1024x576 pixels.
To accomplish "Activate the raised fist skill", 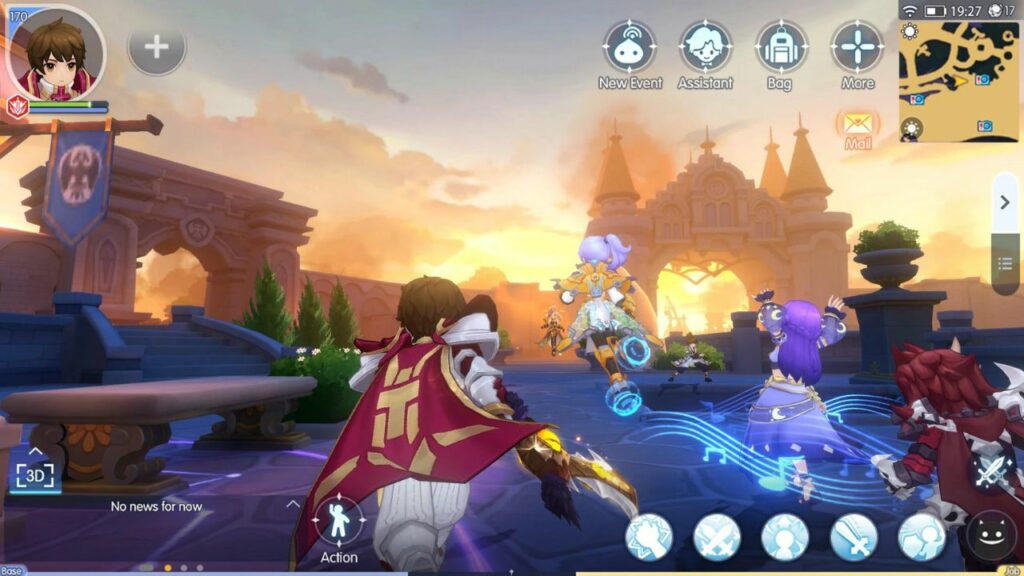I will pyautogui.click(x=649, y=537).
